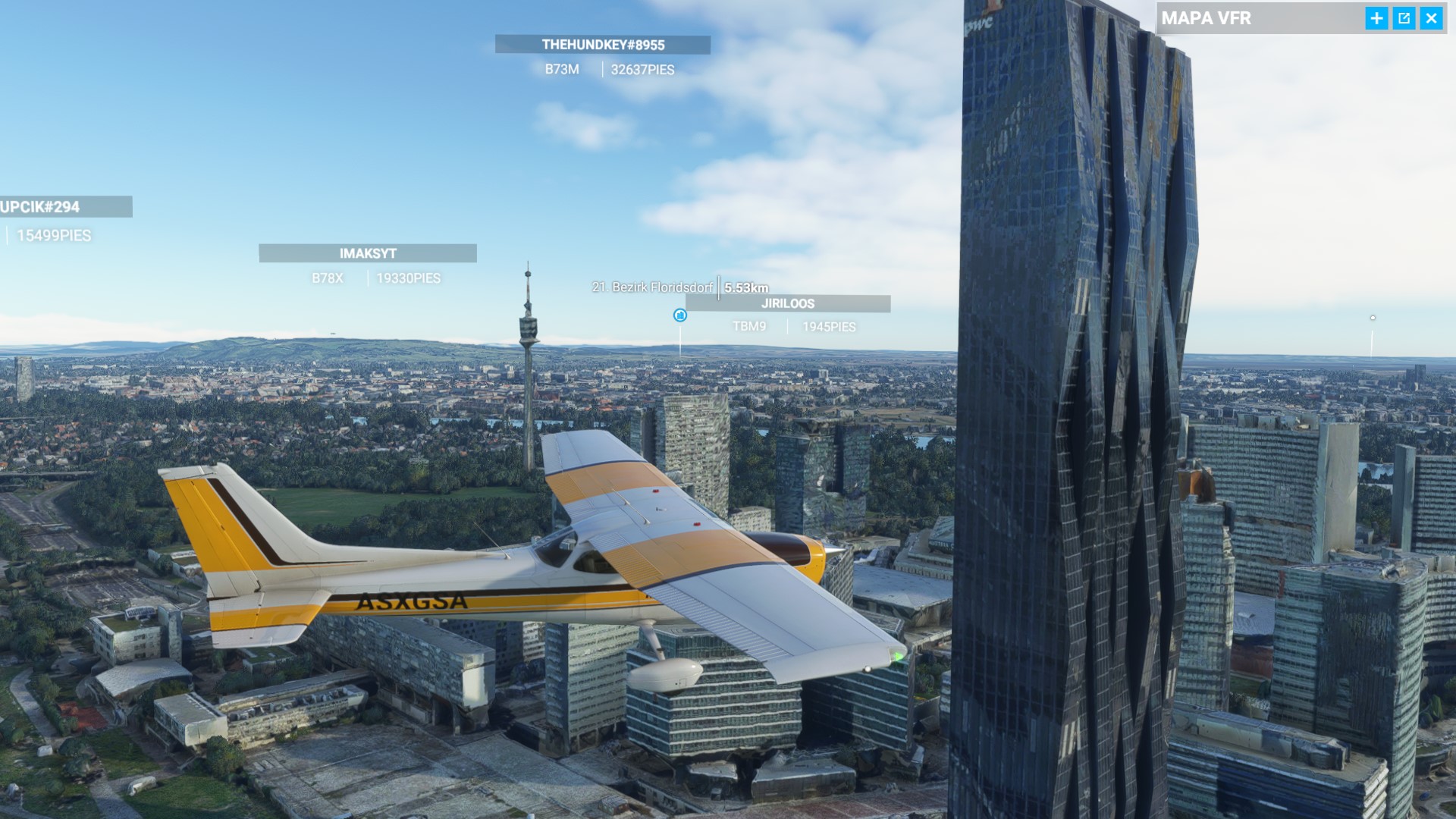Click the 19330PIES altitude readout
The height and width of the screenshot is (819, 1456).
click(408, 278)
